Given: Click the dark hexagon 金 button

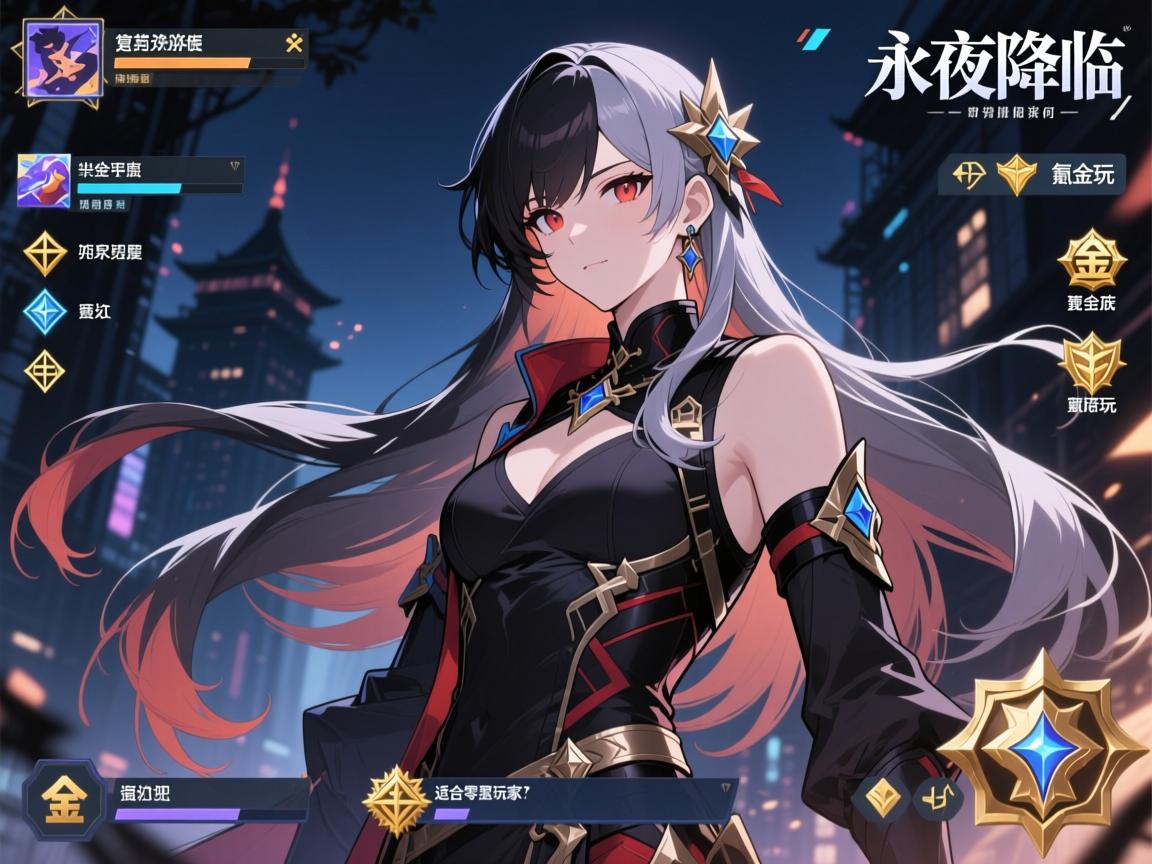Looking at the screenshot, I should click(63, 798).
